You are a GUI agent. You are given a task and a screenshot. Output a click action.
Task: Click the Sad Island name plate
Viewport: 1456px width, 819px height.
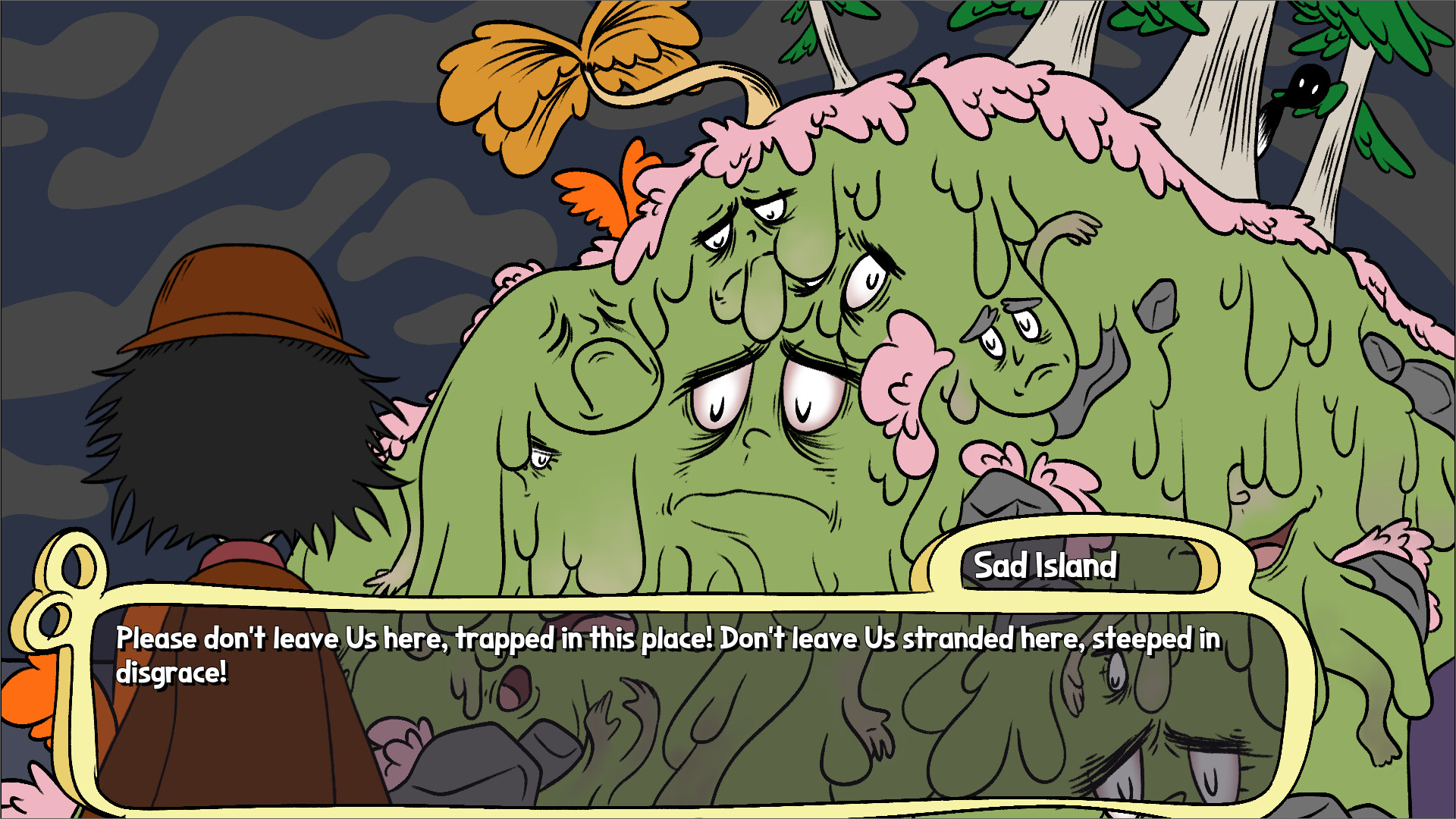(x=1045, y=564)
